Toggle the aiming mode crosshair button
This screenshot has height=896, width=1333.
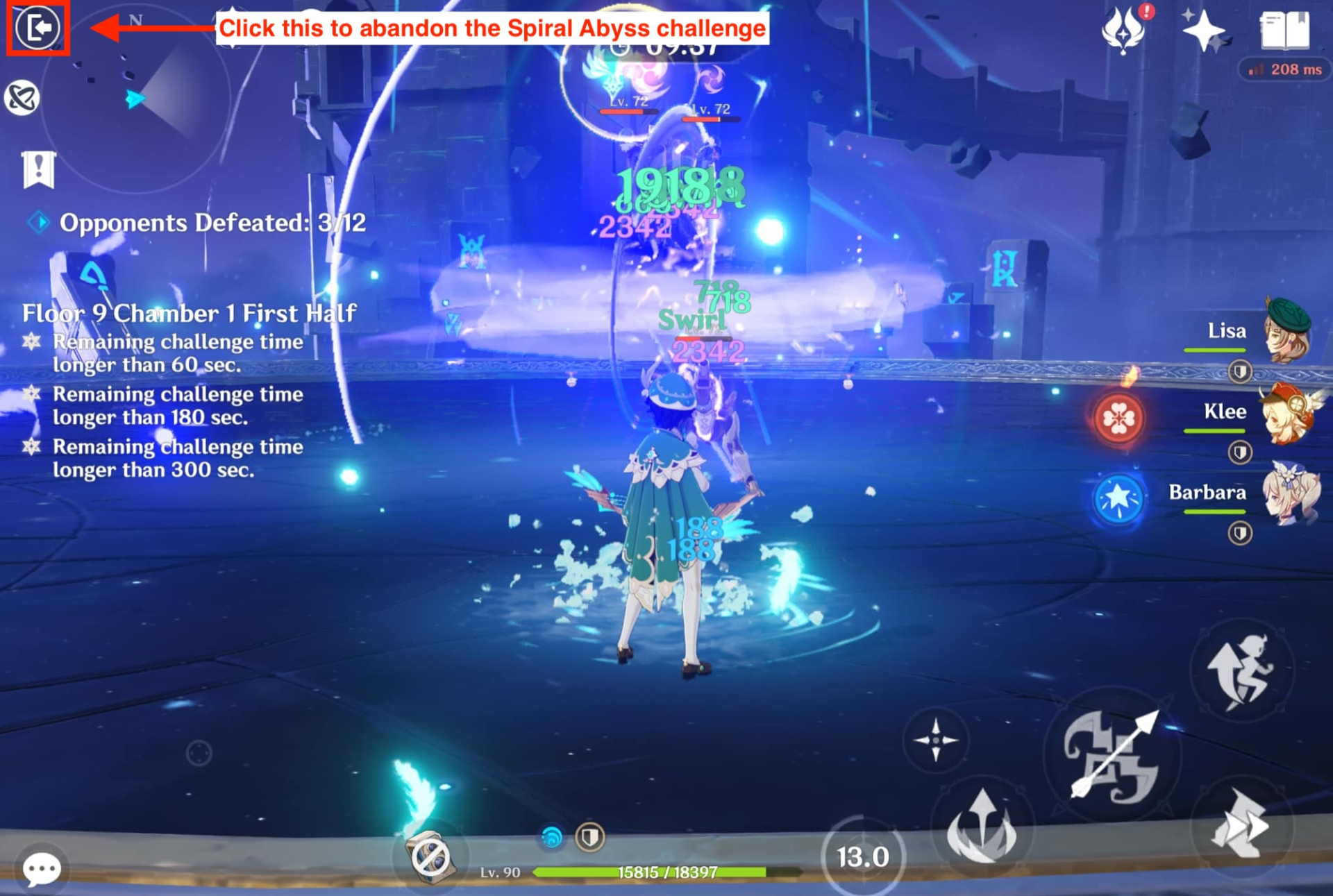(935, 740)
